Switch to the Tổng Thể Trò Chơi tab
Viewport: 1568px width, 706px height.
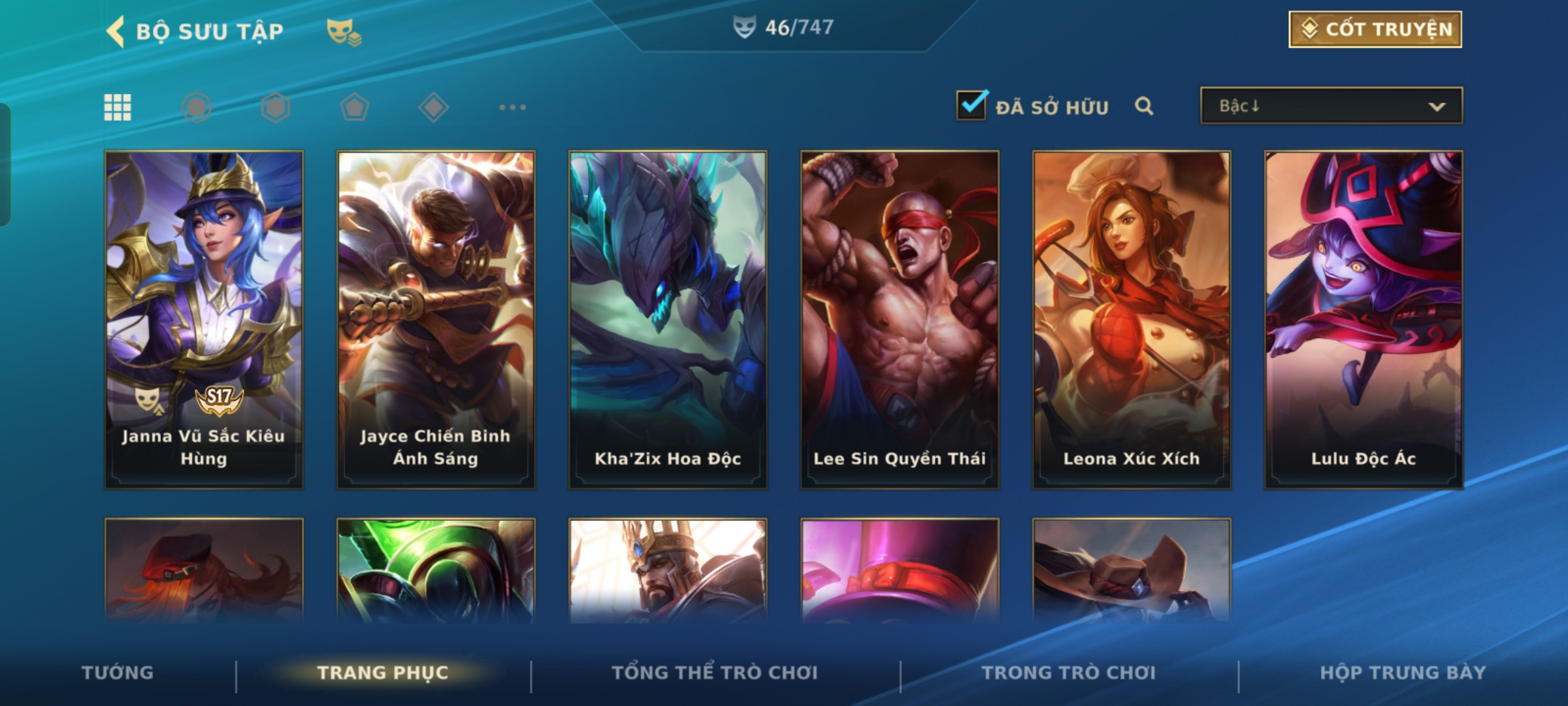pyautogui.click(x=715, y=673)
